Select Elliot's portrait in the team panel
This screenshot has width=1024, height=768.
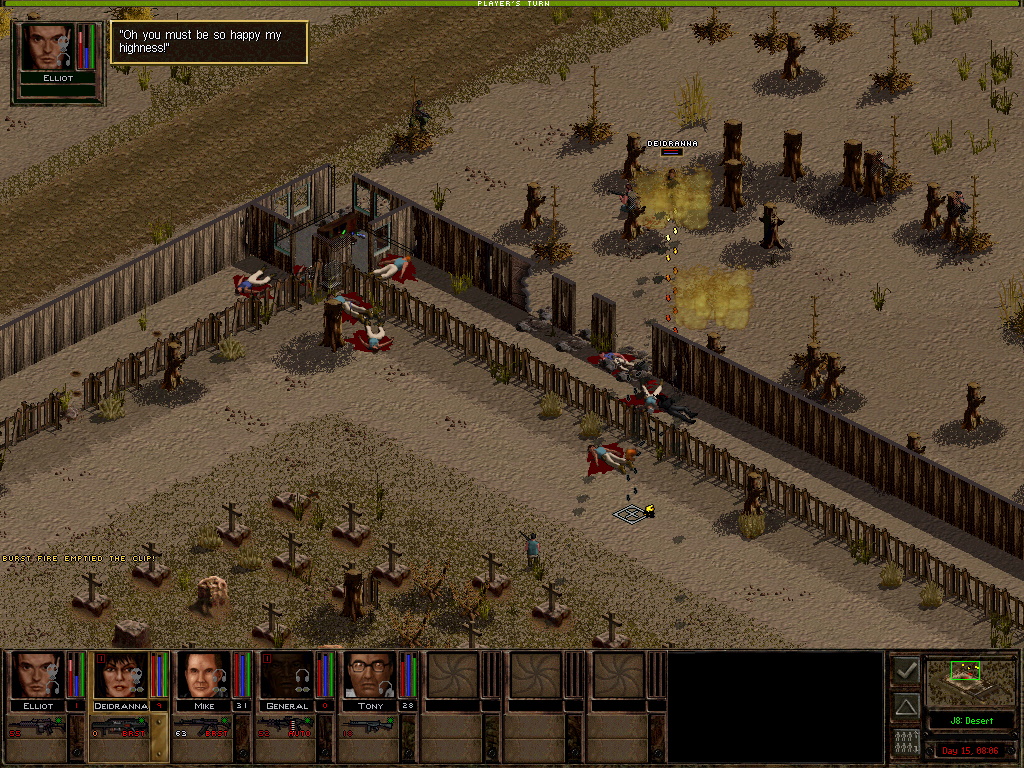pos(38,675)
